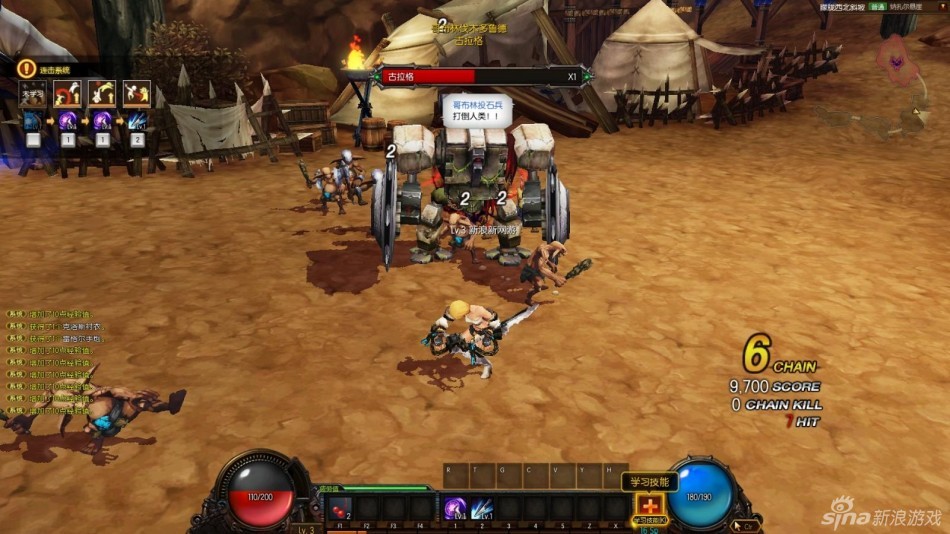Viewport: 950px width, 534px height.
Task: Open the combo system exclamation icon
Action: tap(26, 68)
